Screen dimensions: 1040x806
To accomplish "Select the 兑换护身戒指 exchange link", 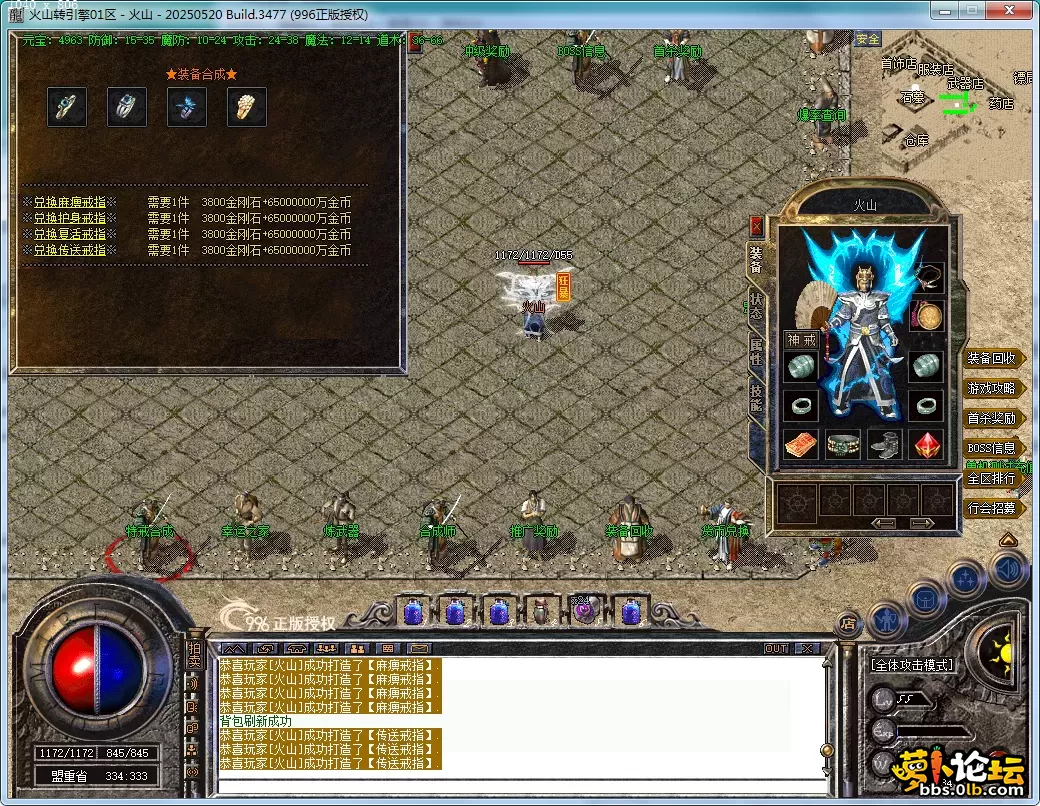I will (x=69, y=218).
